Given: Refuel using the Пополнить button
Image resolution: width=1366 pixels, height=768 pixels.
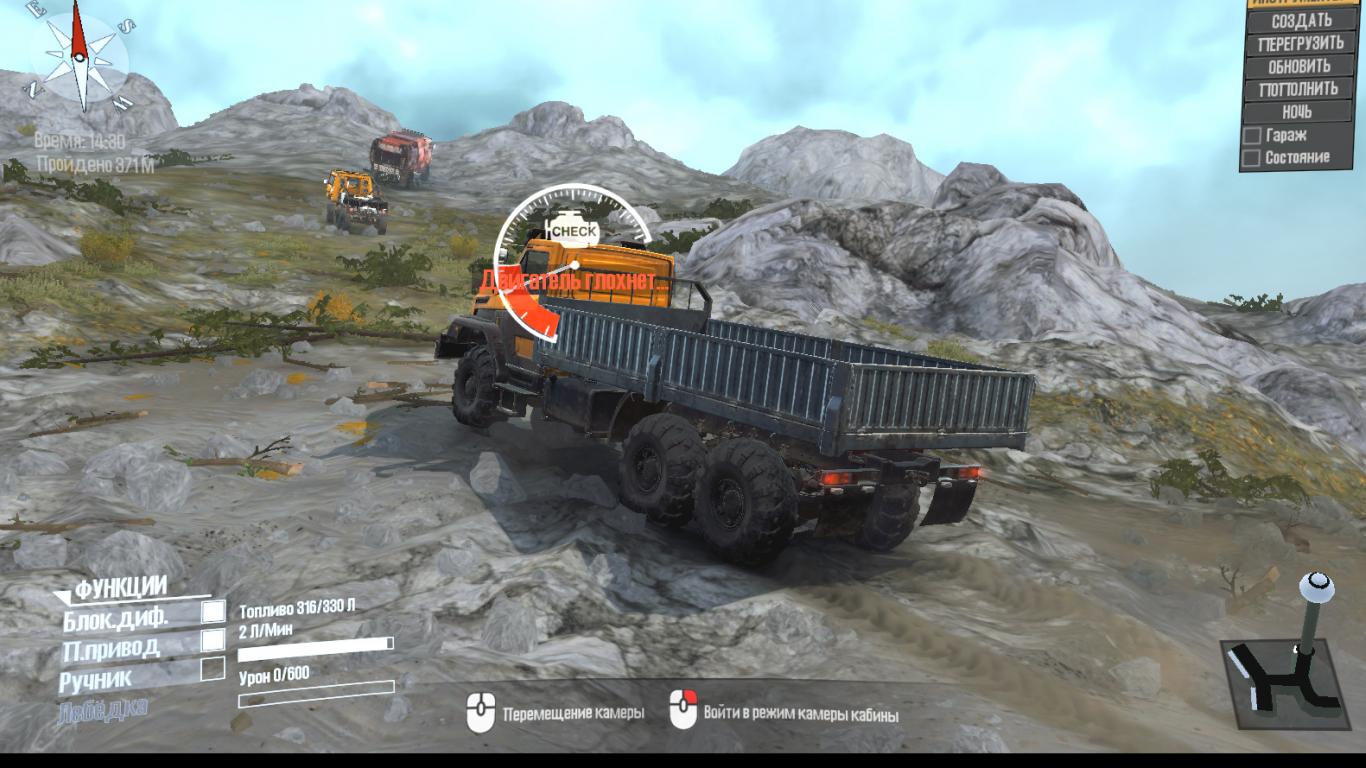Looking at the screenshot, I should pyautogui.click(x=1301, y=89).
